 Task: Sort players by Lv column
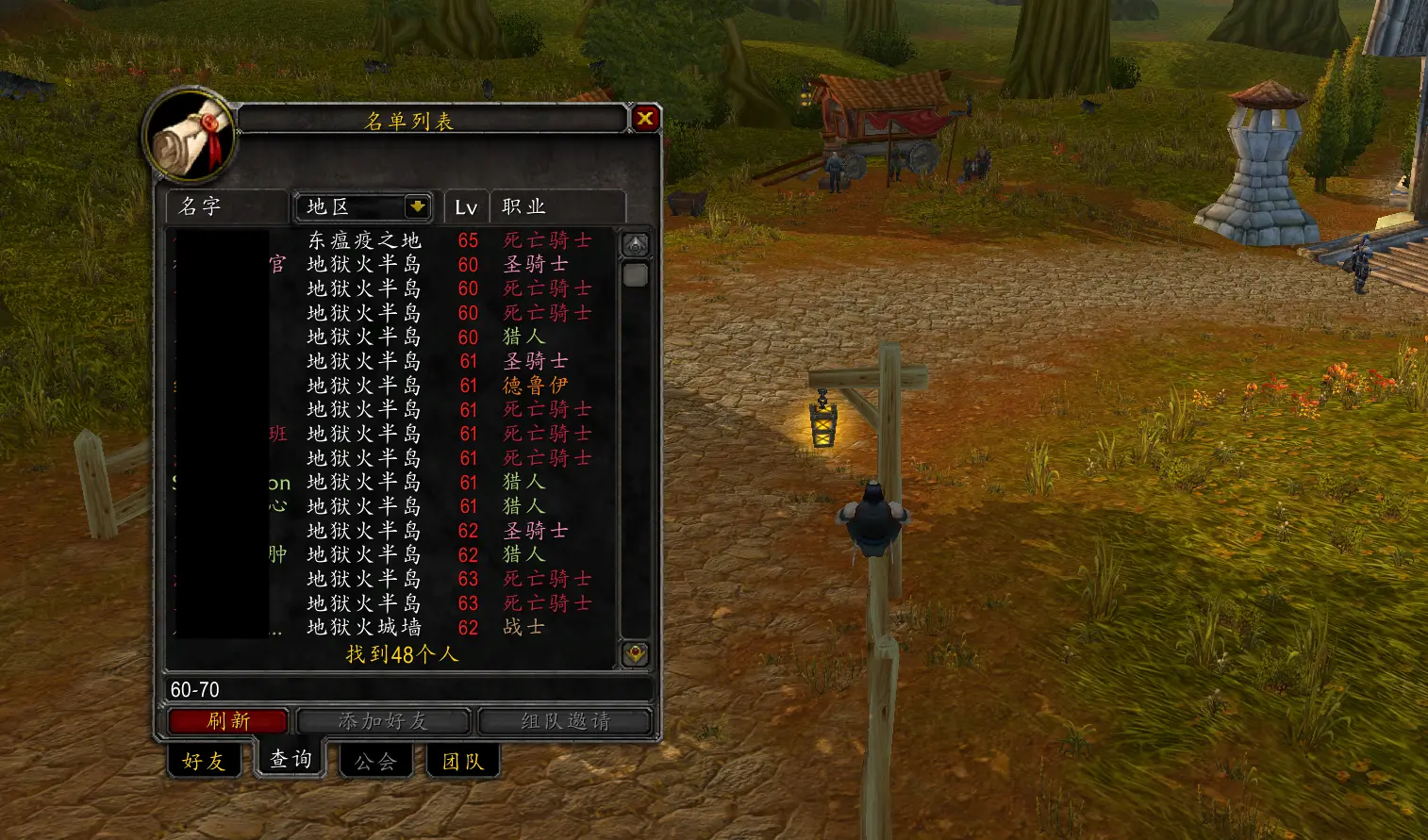click(x=466, y=207)
